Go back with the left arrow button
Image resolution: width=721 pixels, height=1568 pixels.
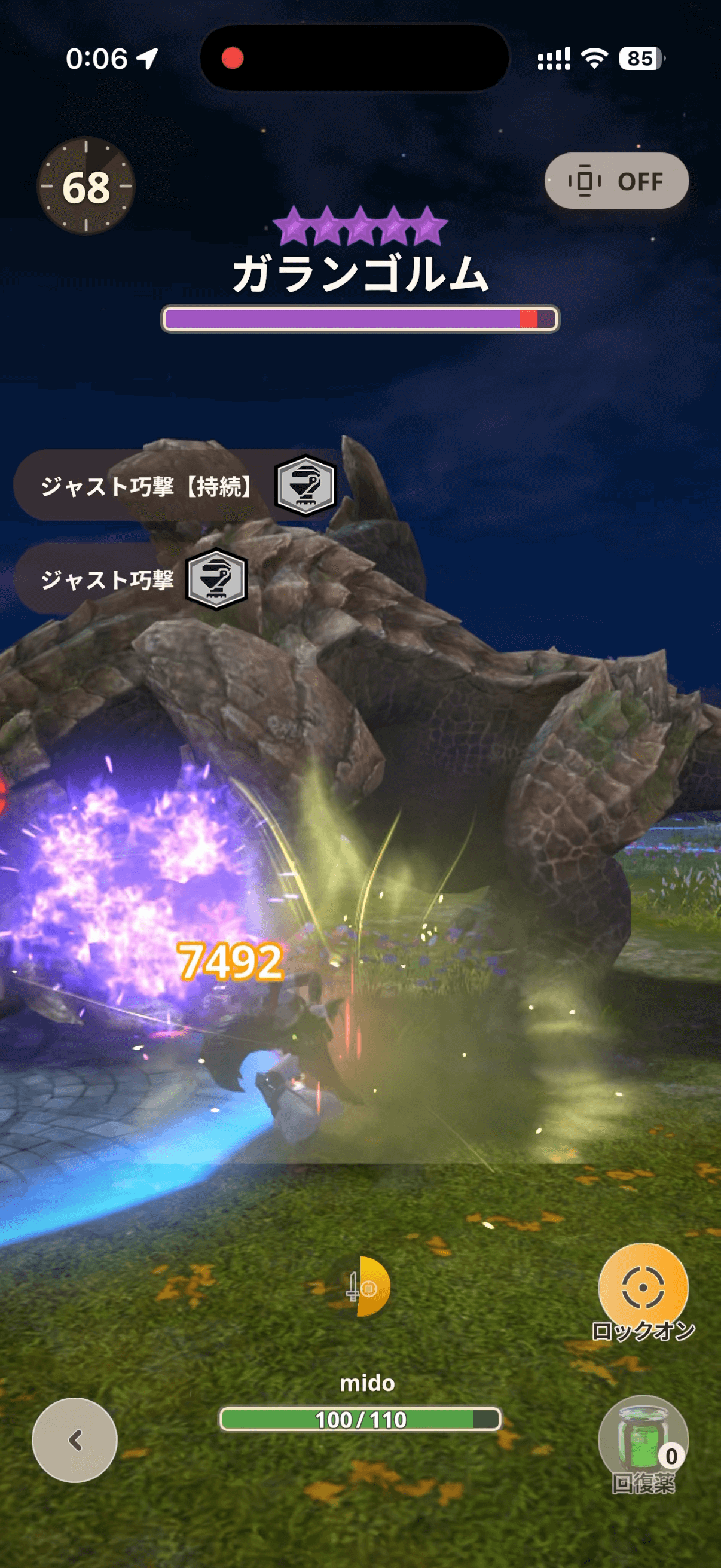tap(75, 1440)
